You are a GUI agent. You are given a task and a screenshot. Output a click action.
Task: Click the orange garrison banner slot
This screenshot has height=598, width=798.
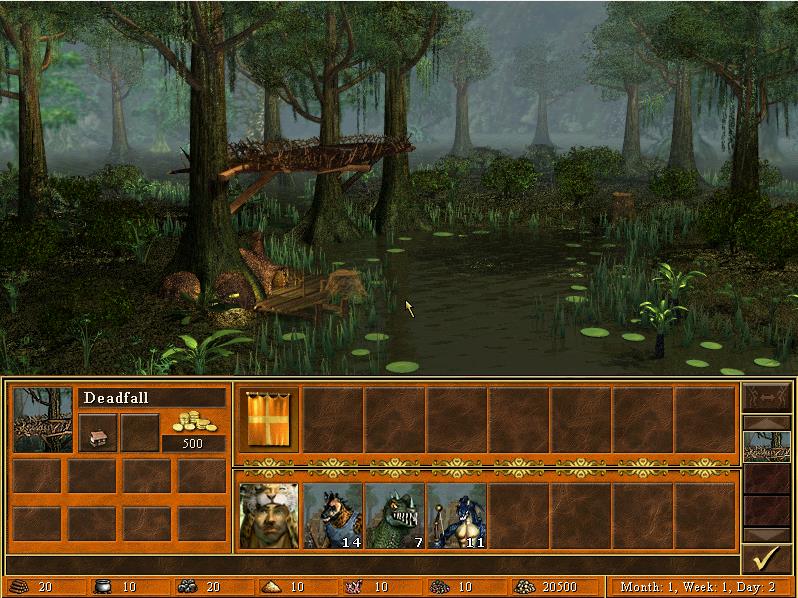pos(269,419)
